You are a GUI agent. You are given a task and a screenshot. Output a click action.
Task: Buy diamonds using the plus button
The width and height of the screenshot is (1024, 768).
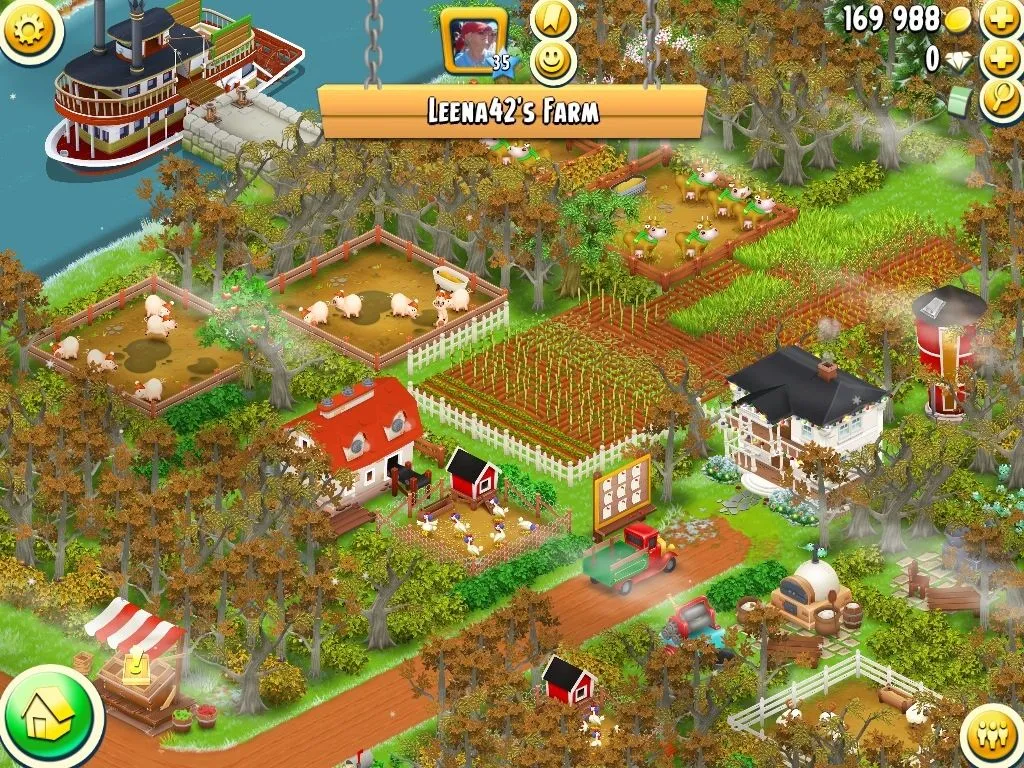point(1001,59)
